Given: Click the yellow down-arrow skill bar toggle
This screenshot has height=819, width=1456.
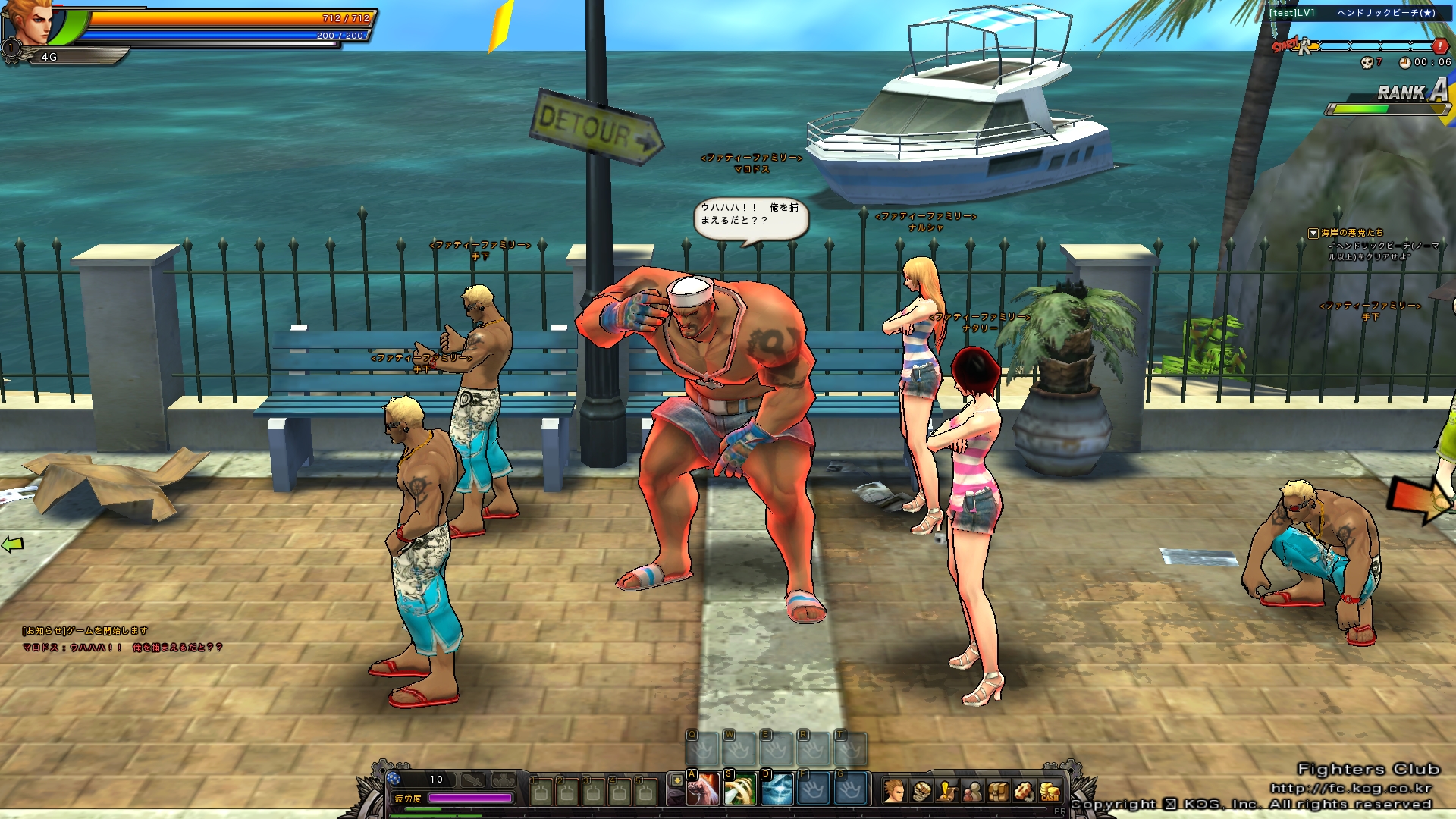Looking at the screenshot, I should 676,780.
